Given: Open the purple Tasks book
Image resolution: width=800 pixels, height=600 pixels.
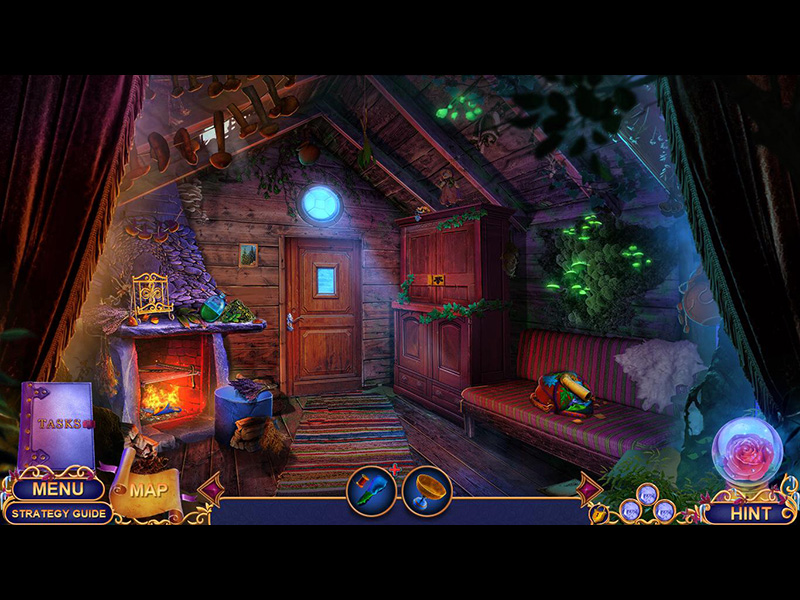Looking at the screenshot, I should coord(56,424).
